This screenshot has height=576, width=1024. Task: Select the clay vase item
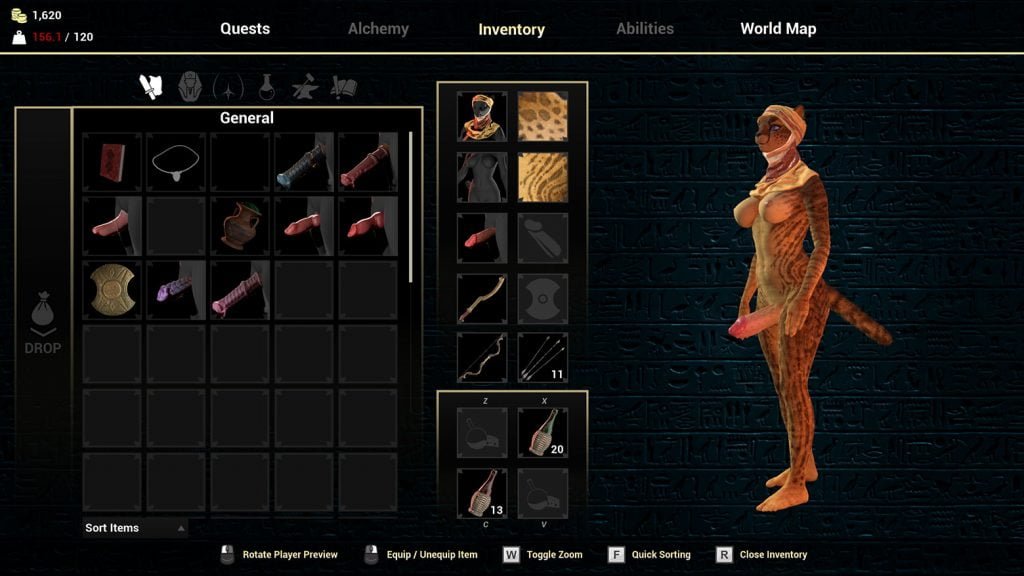pyautogui.click(x=240, y=226)
